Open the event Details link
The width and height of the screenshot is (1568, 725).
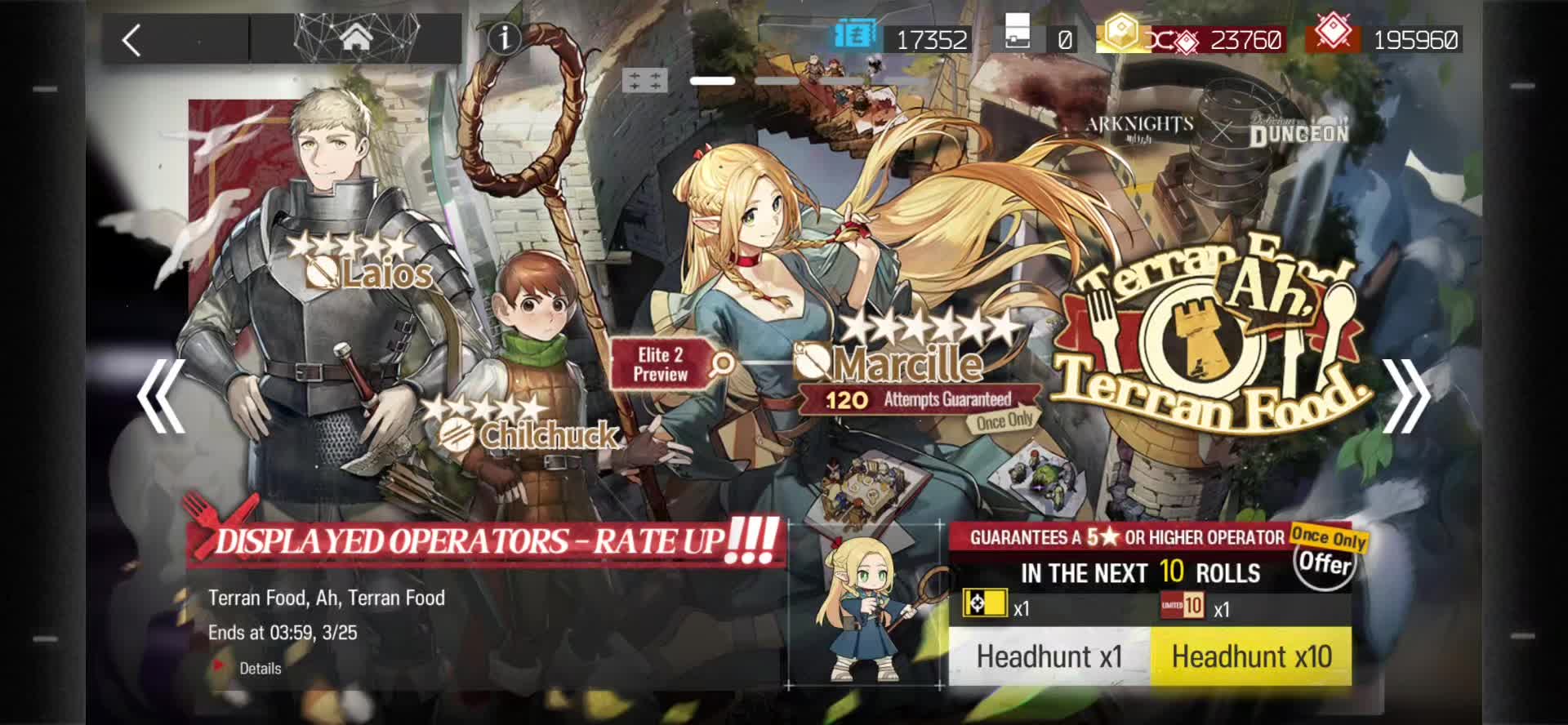(x=259, y=668)
